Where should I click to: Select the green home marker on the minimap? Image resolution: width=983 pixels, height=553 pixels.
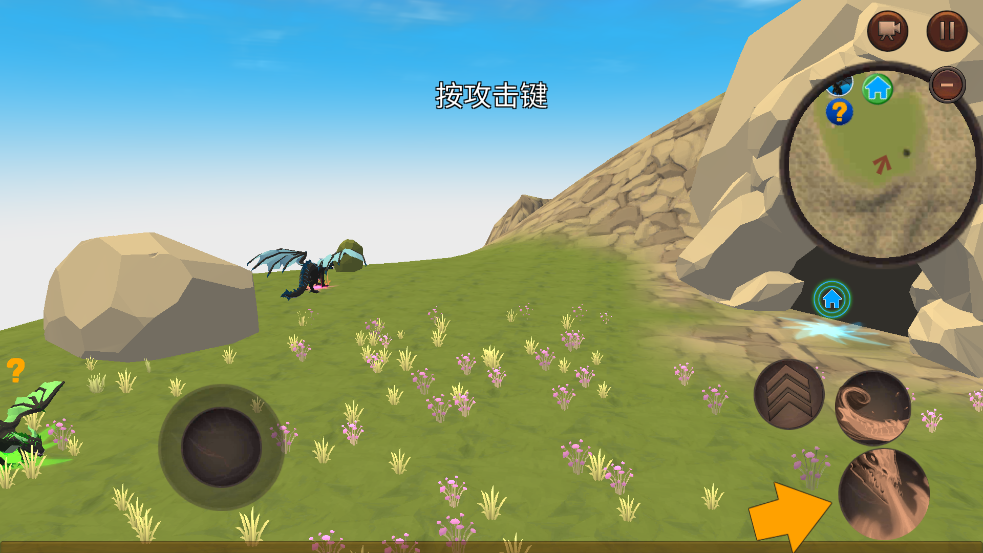tap(877, 88)
